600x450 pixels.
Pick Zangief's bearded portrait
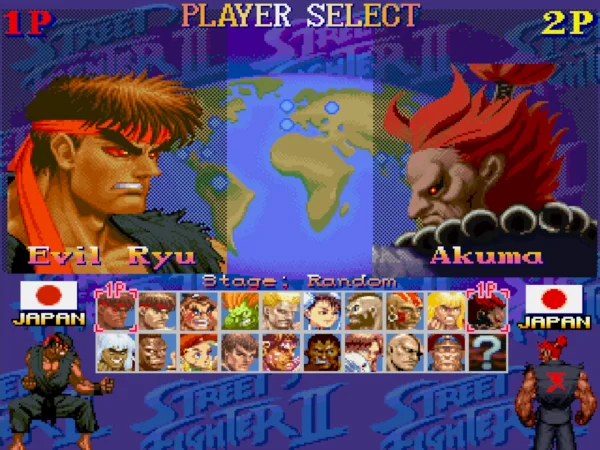click(363, 310)
